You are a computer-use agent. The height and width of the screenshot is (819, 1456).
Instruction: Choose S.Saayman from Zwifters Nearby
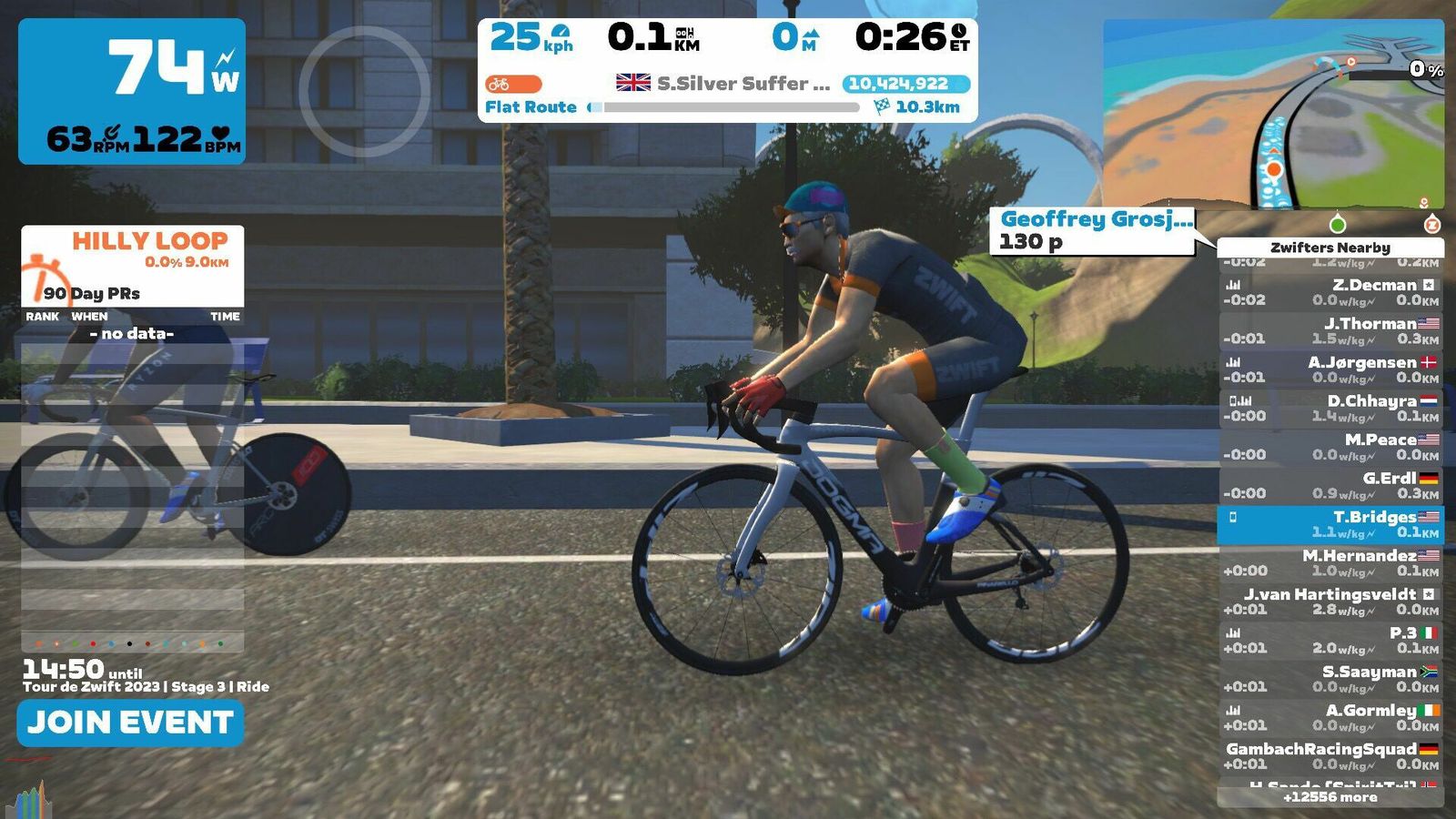1330,679
